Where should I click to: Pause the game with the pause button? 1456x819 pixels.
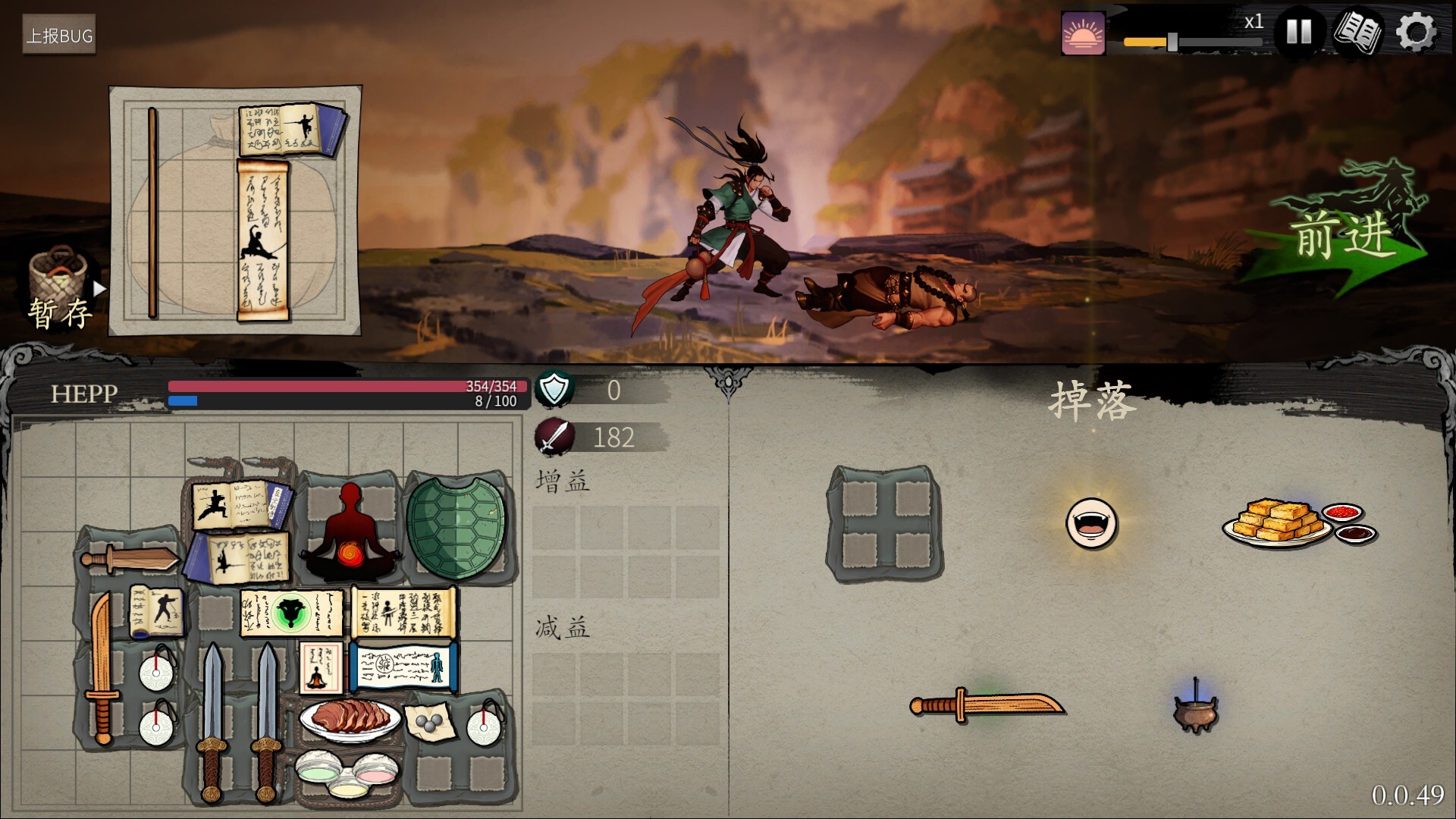point(1300,32)
